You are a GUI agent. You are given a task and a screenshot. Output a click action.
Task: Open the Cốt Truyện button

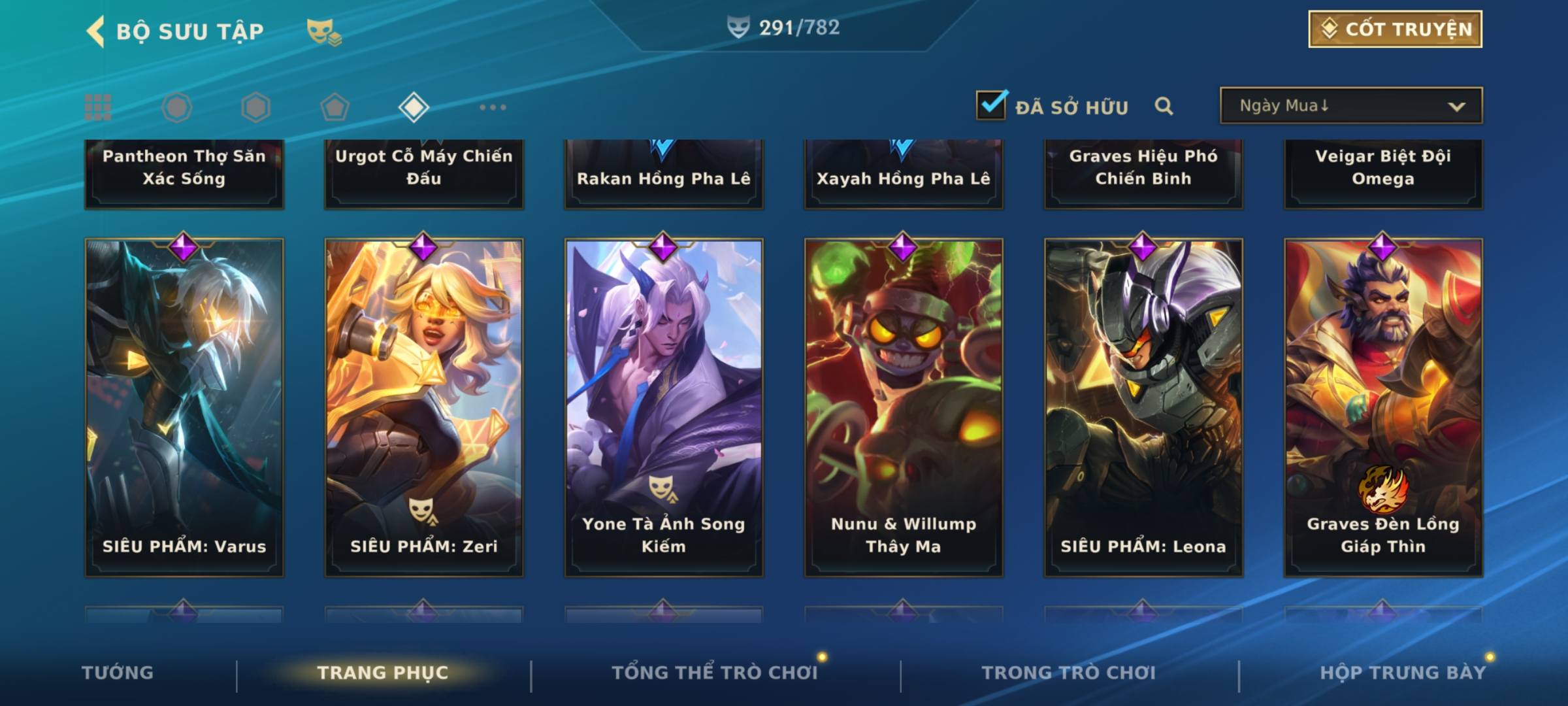pos(1395,29)
